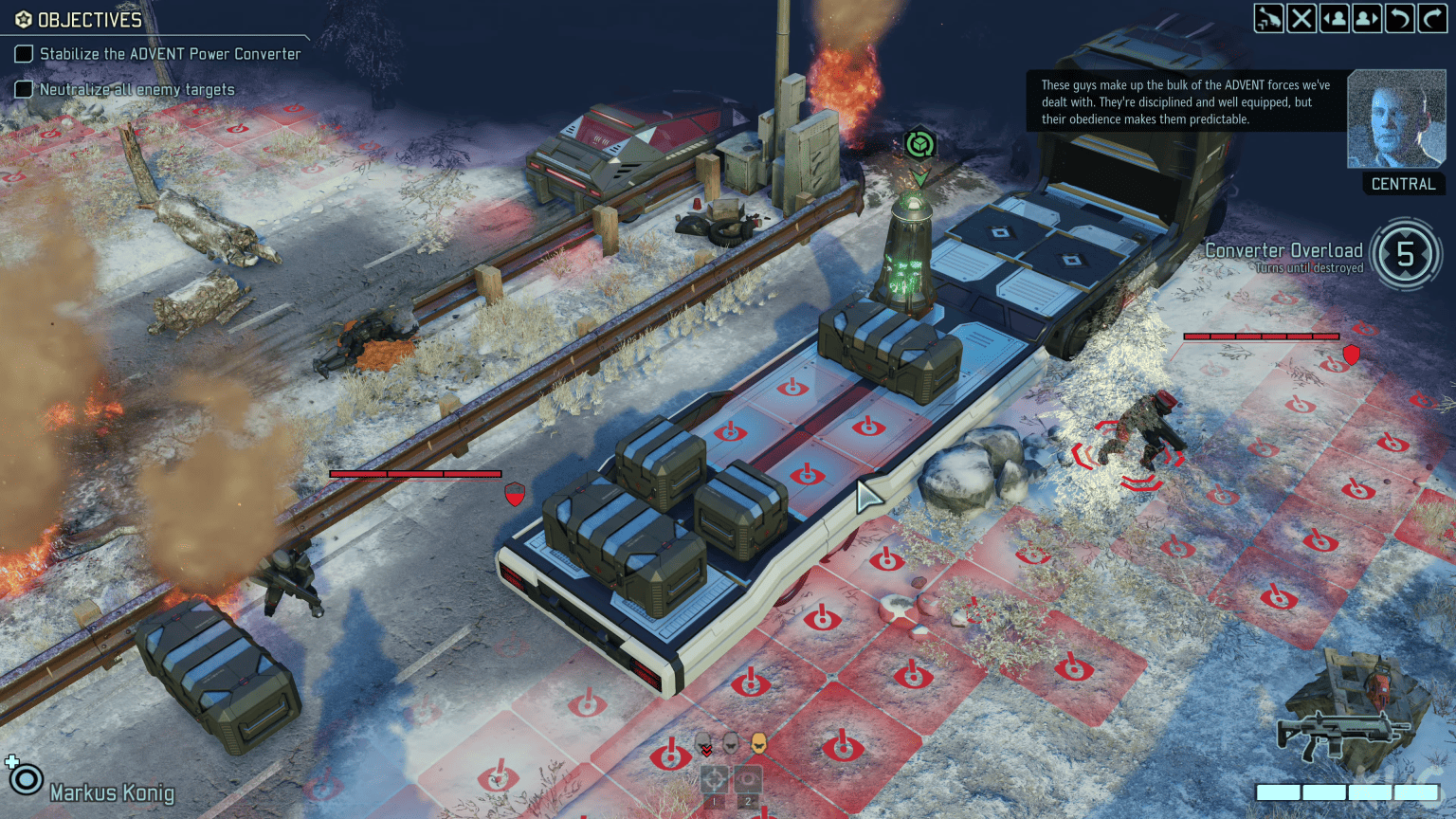Switch to the next soldier
The image size is (1456, 819).
click(x=1367, y=18)
